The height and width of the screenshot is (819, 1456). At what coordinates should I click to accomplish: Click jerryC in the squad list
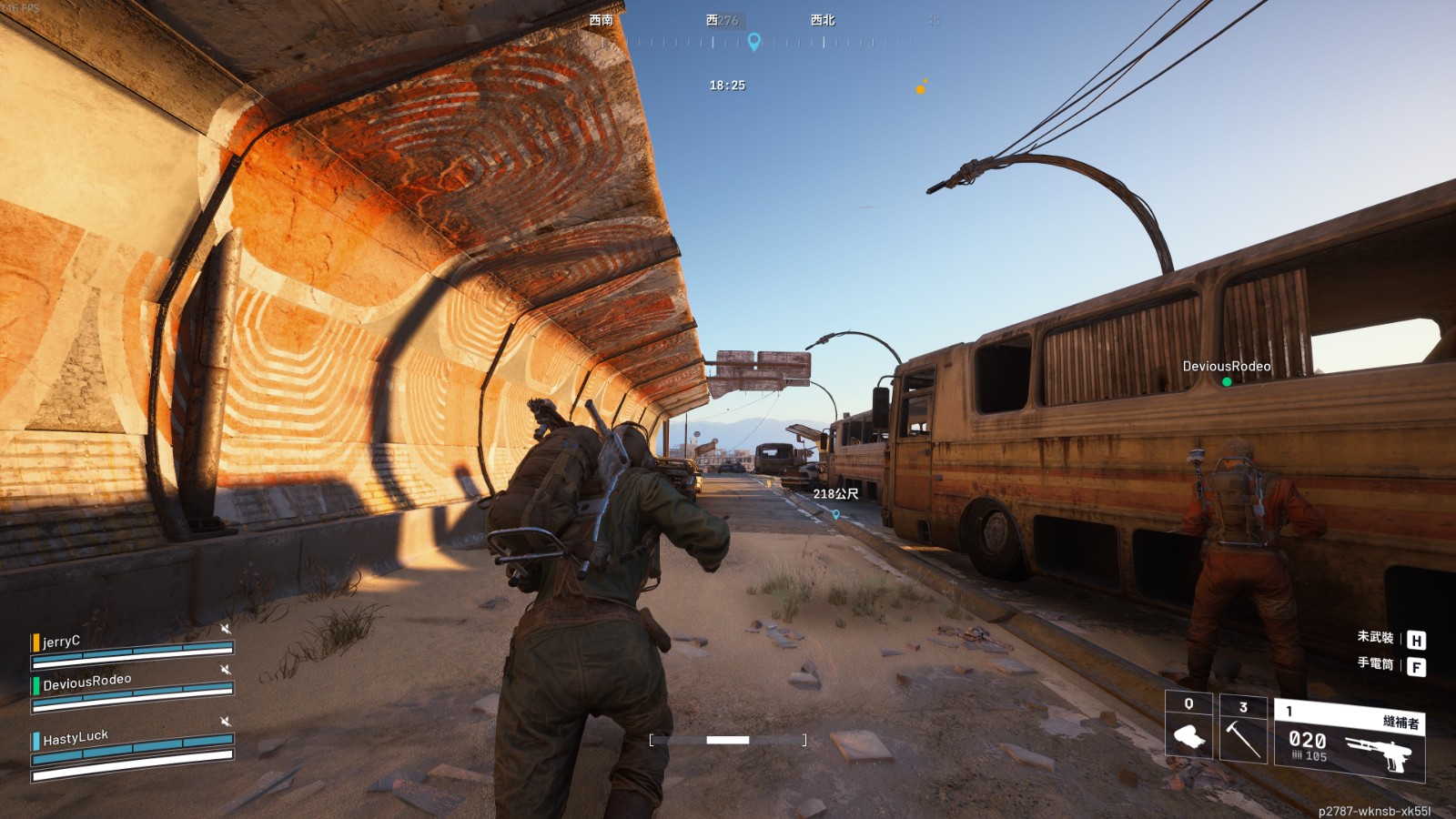[x=62, y=642]
